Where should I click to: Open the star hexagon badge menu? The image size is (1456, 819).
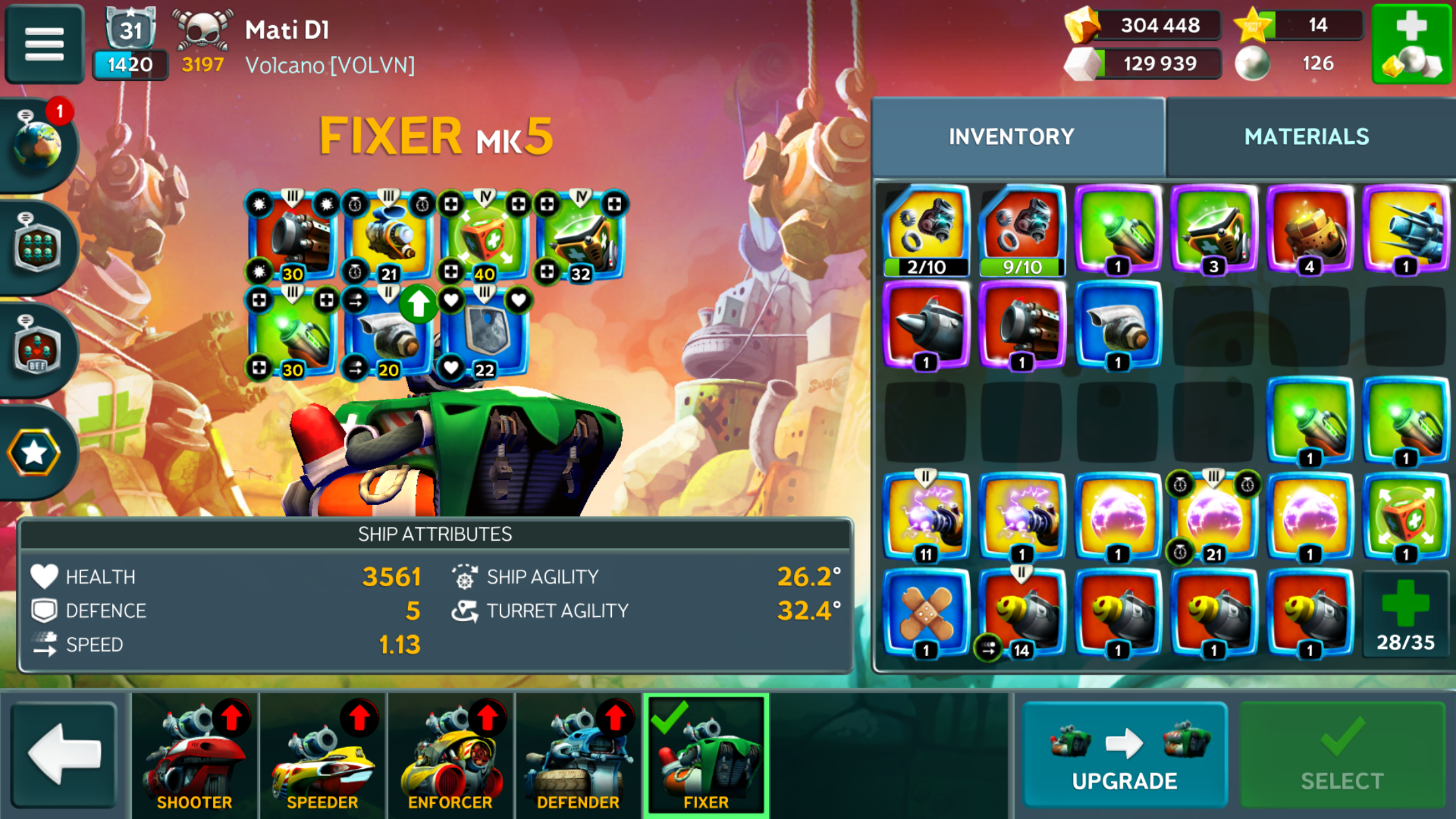[x=34, y=452]
